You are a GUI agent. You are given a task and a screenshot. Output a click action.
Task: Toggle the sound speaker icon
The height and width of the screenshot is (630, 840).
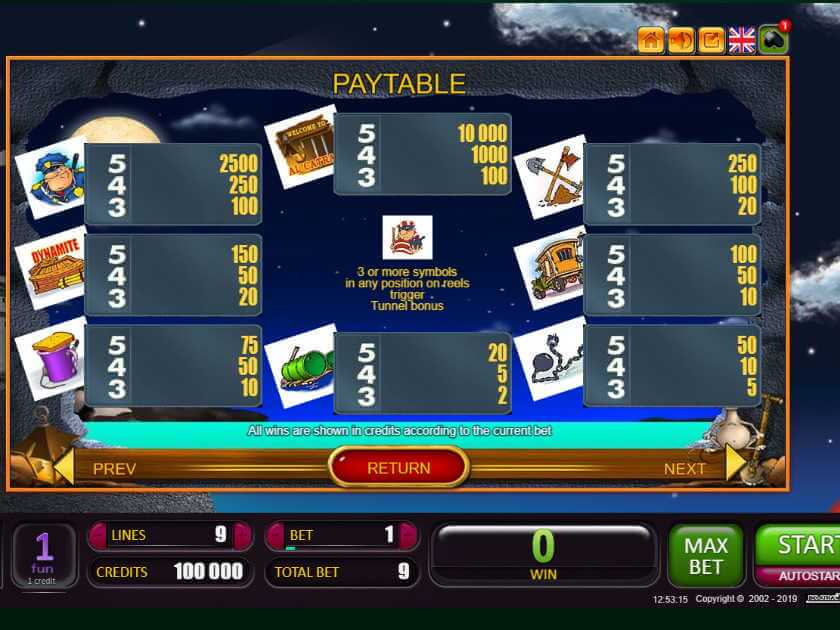(x=681, y=40)
